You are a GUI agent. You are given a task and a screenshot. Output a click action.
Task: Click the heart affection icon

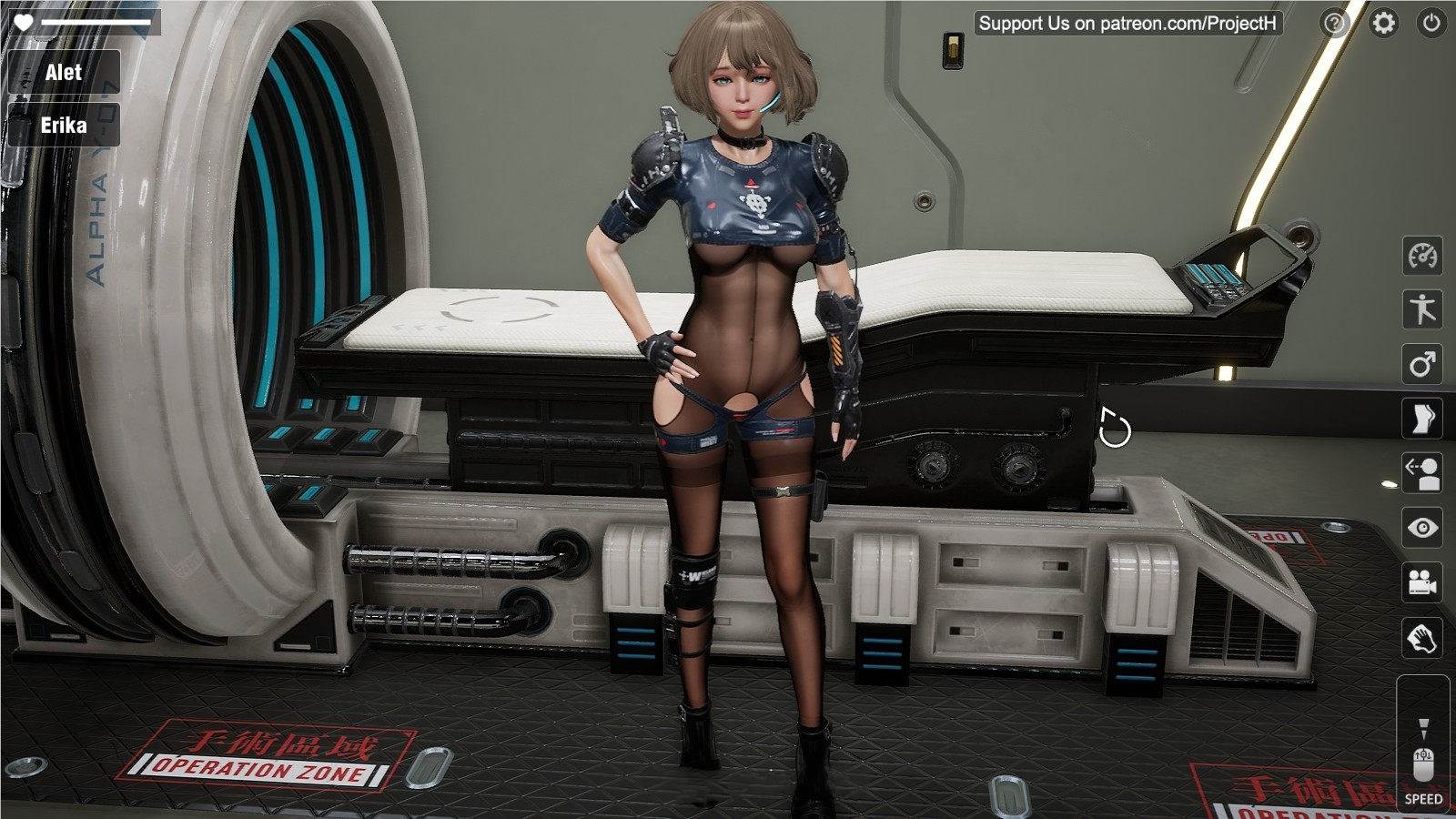tap(23, 23)
